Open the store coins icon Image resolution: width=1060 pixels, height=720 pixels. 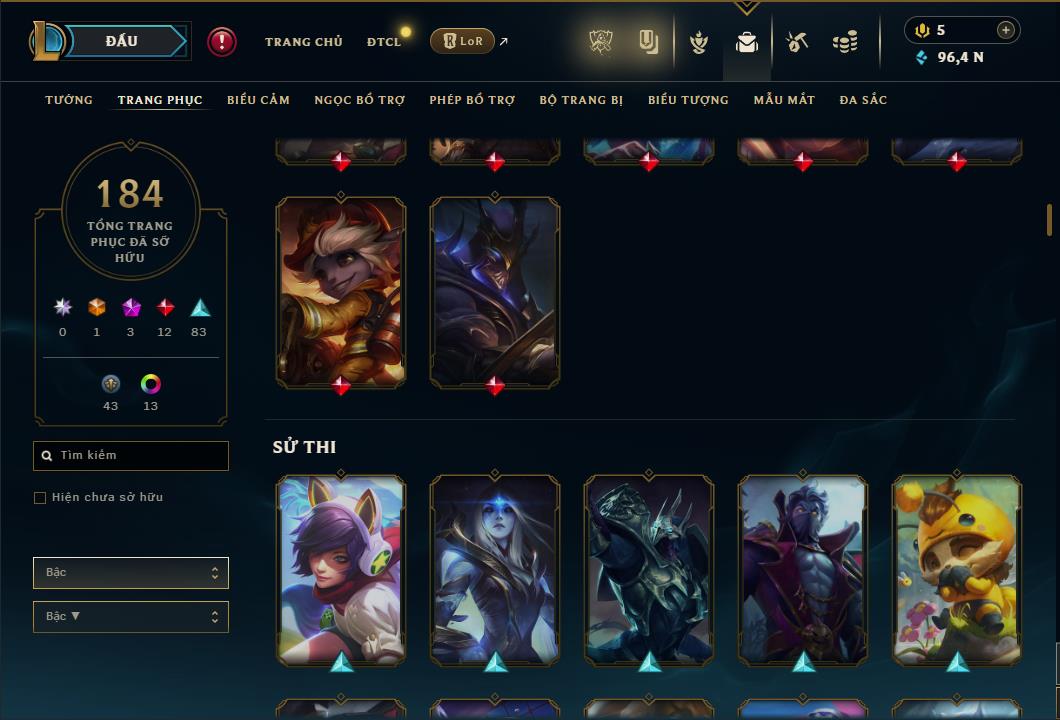tap(845, 42)
